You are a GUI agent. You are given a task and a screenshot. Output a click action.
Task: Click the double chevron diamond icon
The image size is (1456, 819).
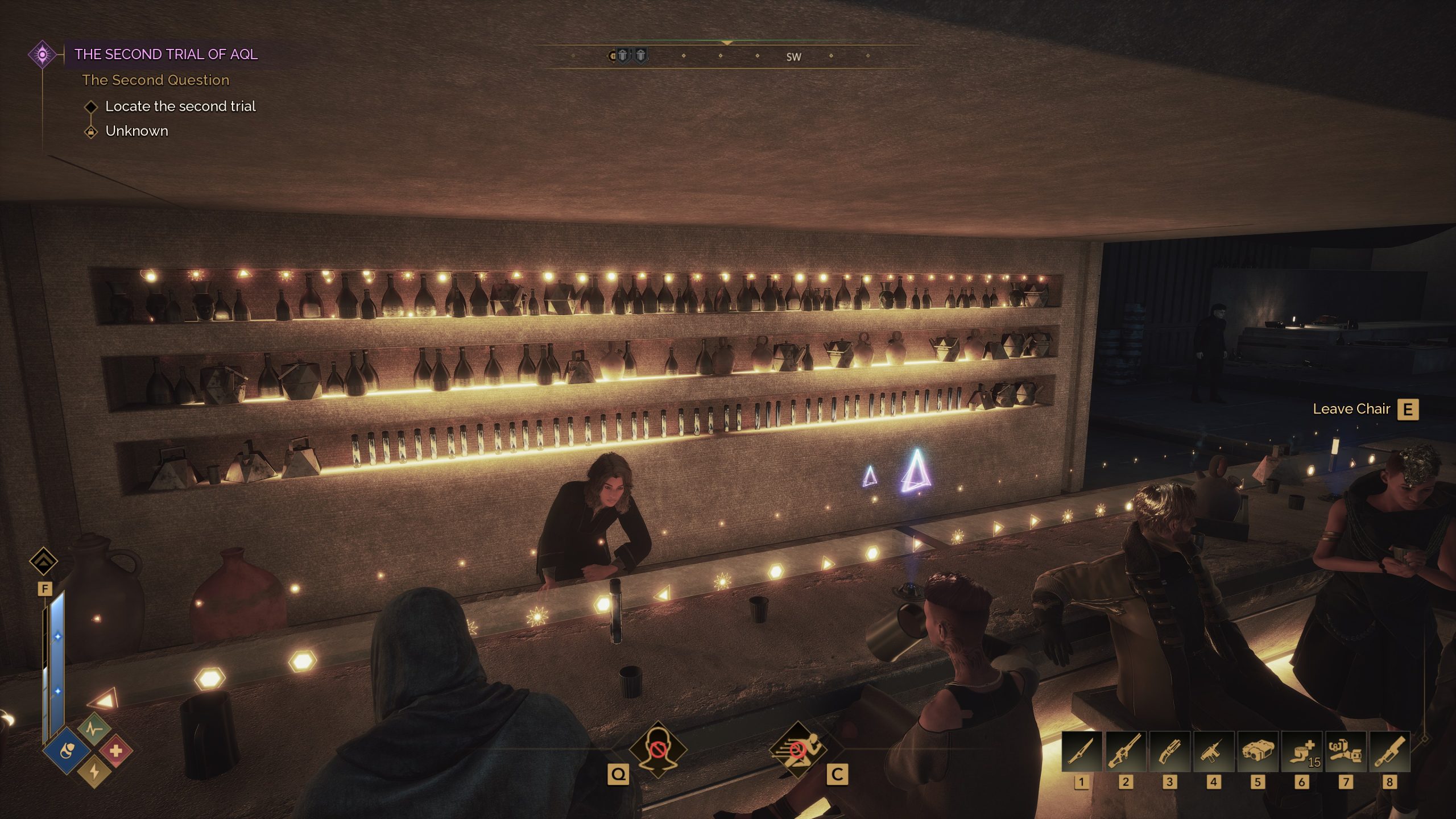point(43,561)
